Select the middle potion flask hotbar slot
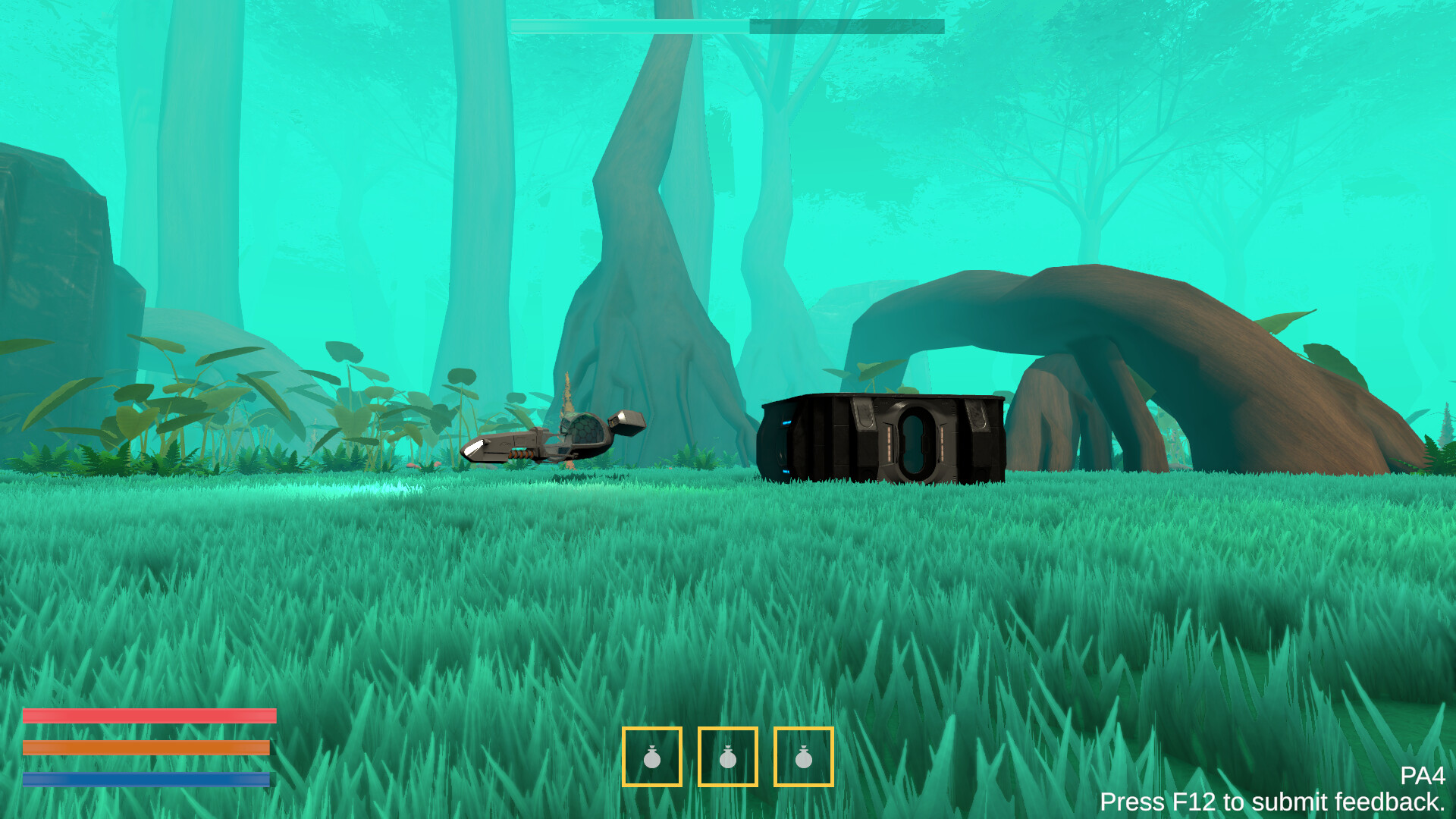The width and height of the screenshot is (1456, 819). 727,758
